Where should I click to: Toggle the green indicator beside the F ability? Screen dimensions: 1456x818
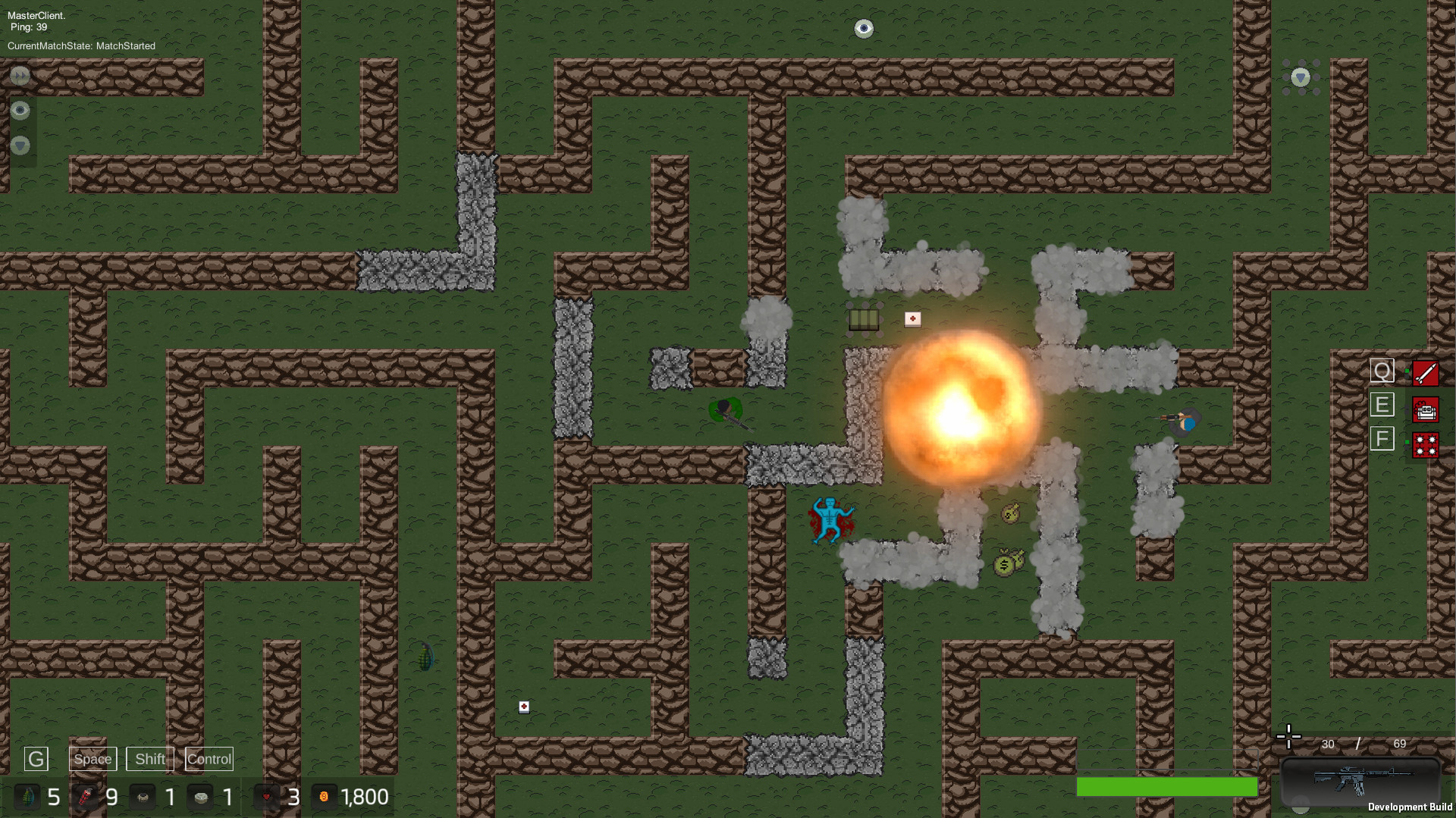1407,441
